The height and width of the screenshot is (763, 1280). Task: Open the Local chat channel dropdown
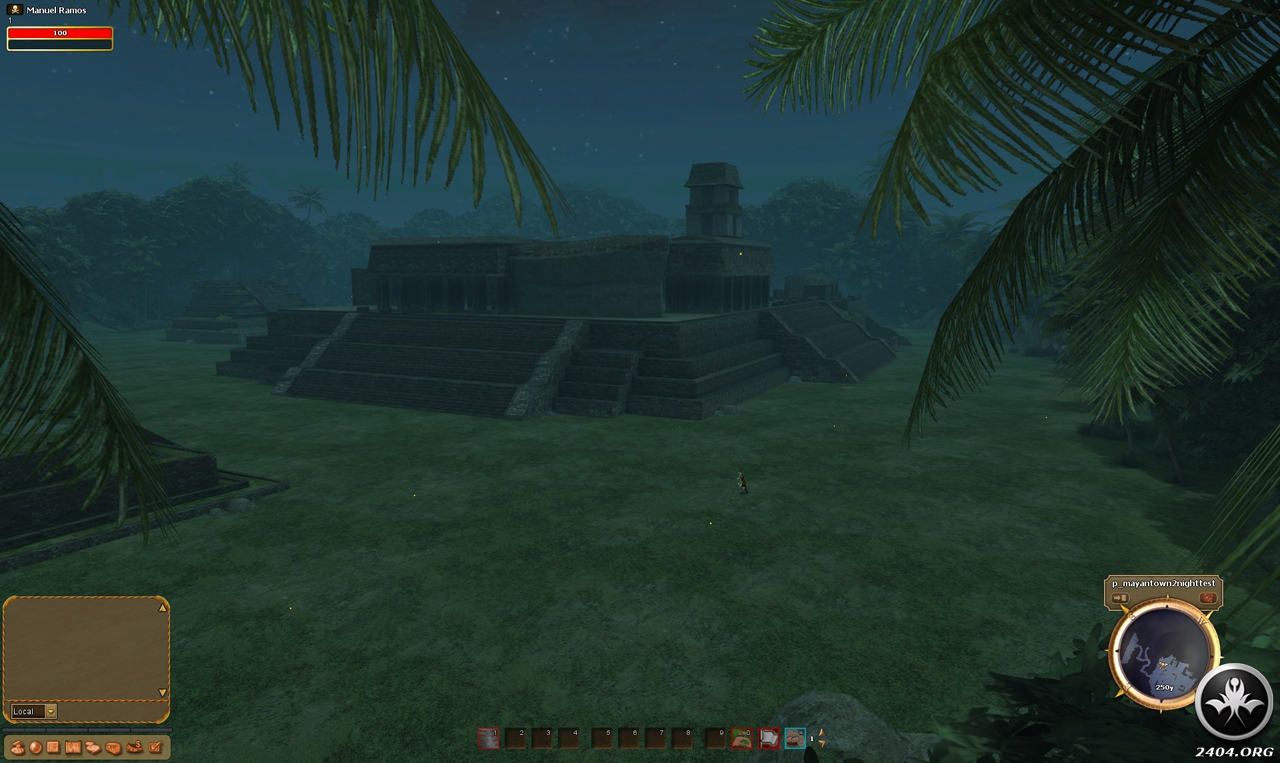coord(50,711)
